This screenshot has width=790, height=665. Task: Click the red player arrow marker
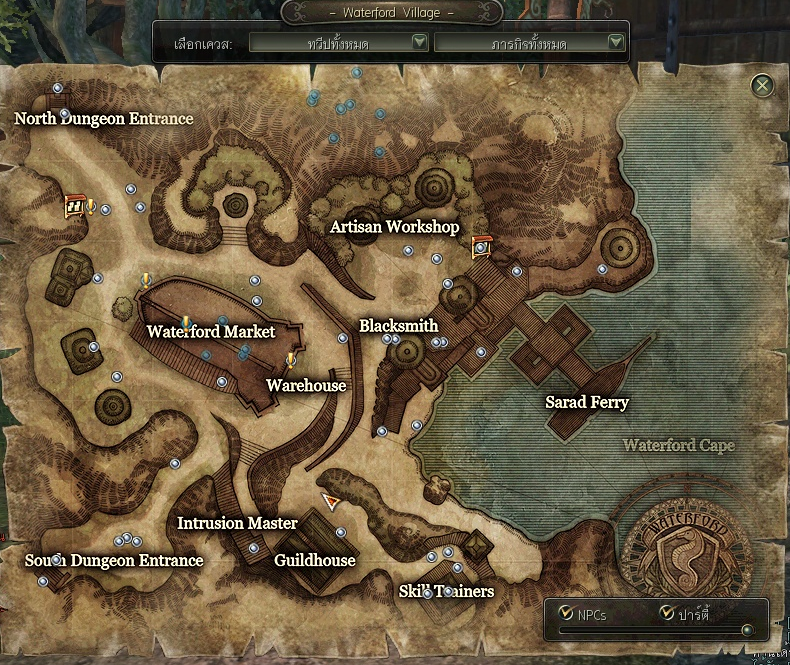tap(331, 501)
